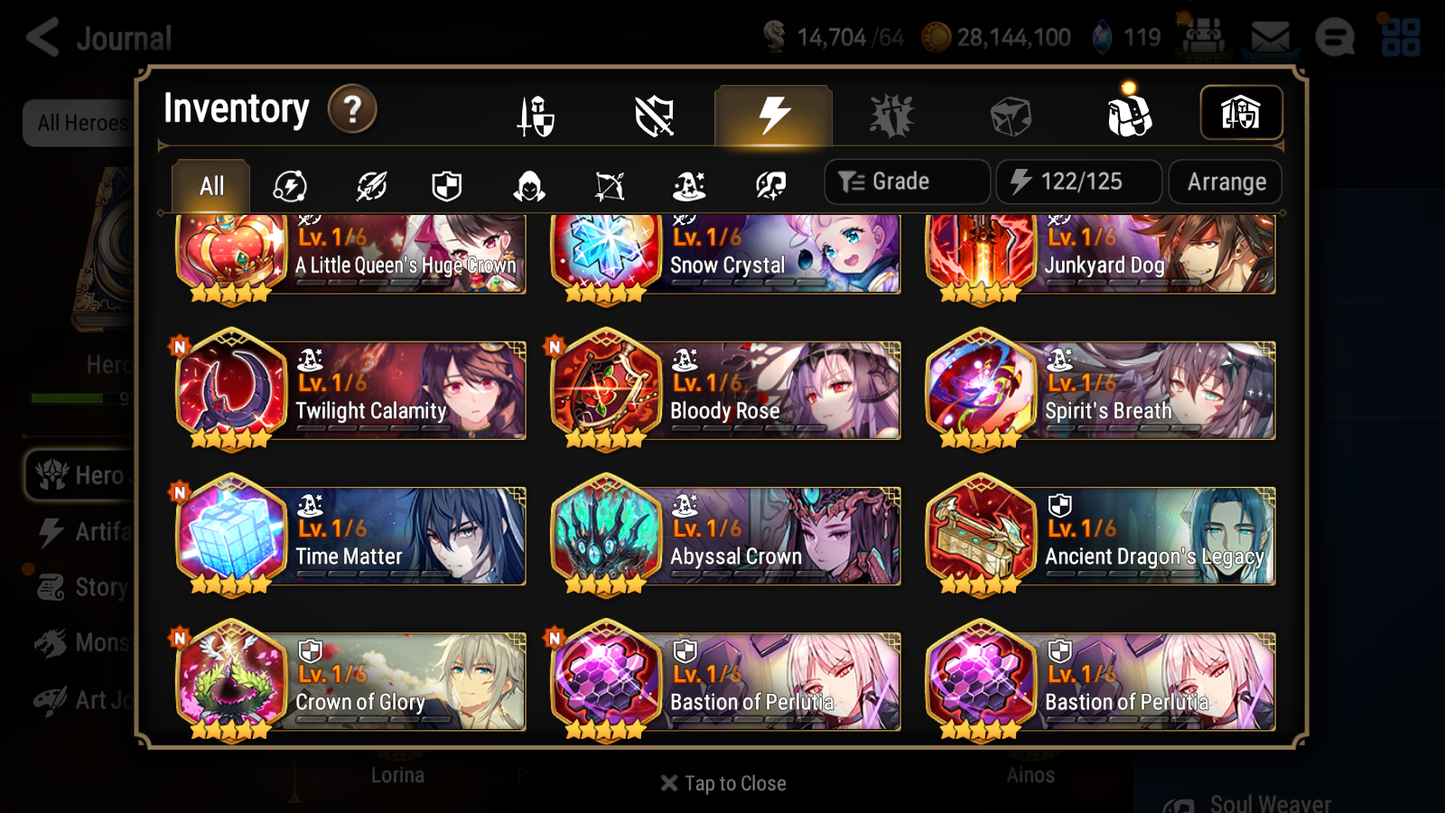Switch to the dice Charms tab
Image resolution: width=1445 pixels, height=813 pixels.
[x=1010, y=113]
